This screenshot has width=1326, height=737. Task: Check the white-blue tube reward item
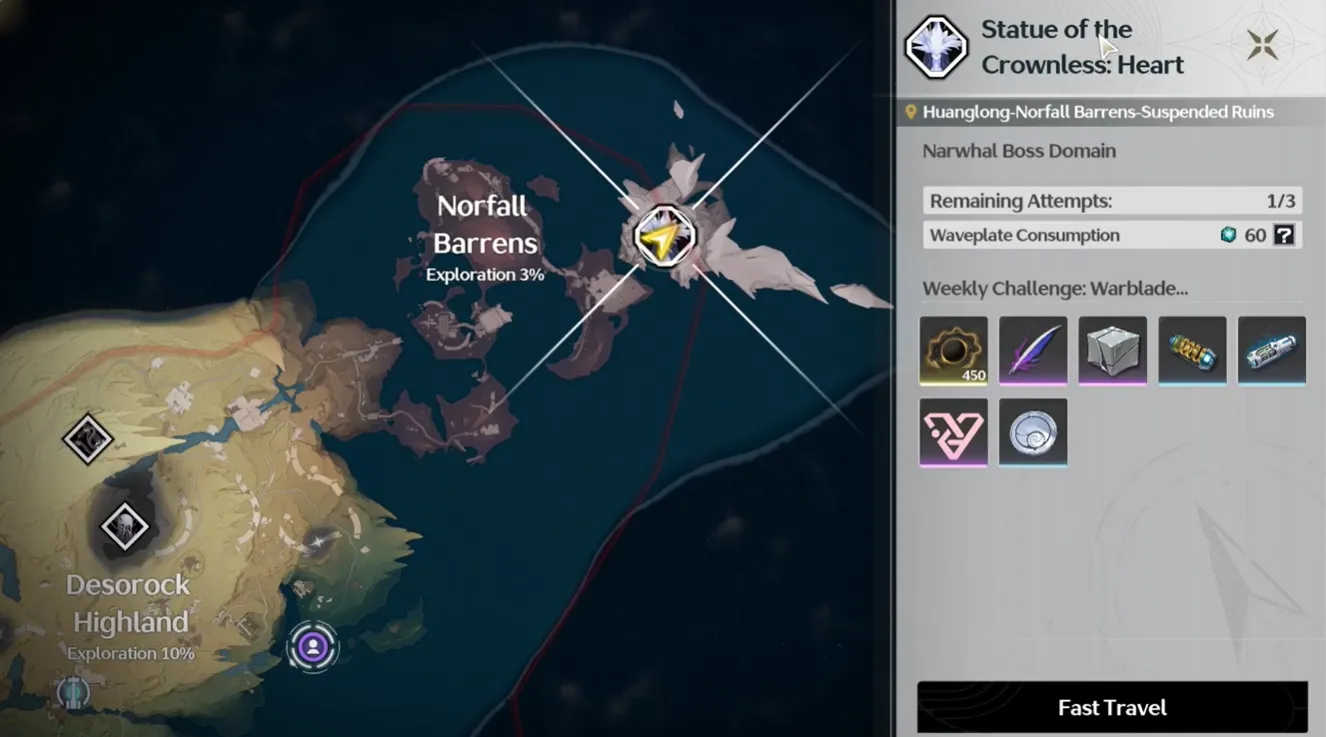coord(1271,350)
